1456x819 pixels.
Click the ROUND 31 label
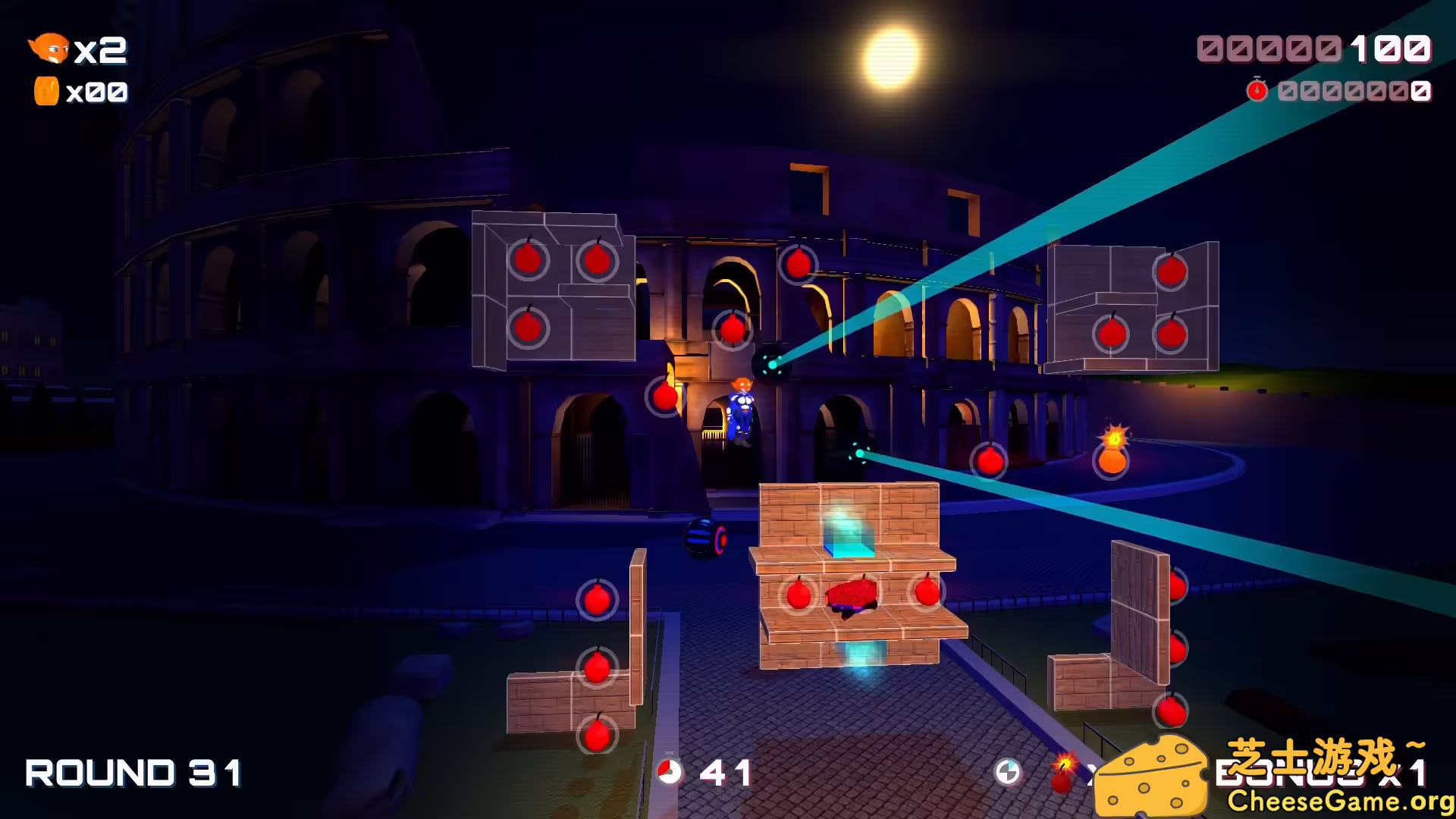pyautogui.click(x=133, y=773)
